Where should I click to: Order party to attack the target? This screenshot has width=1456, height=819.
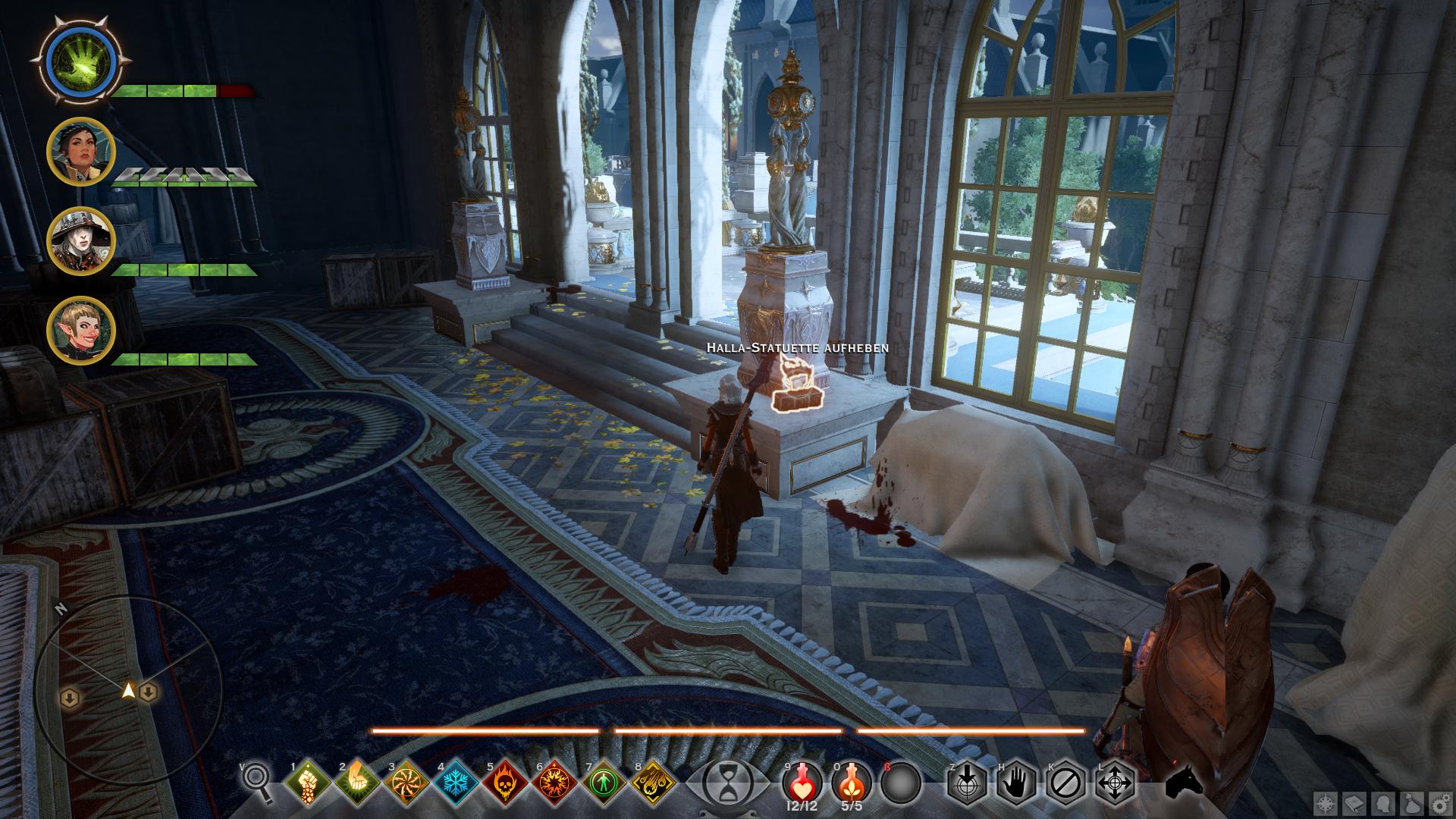pos(967,783)
